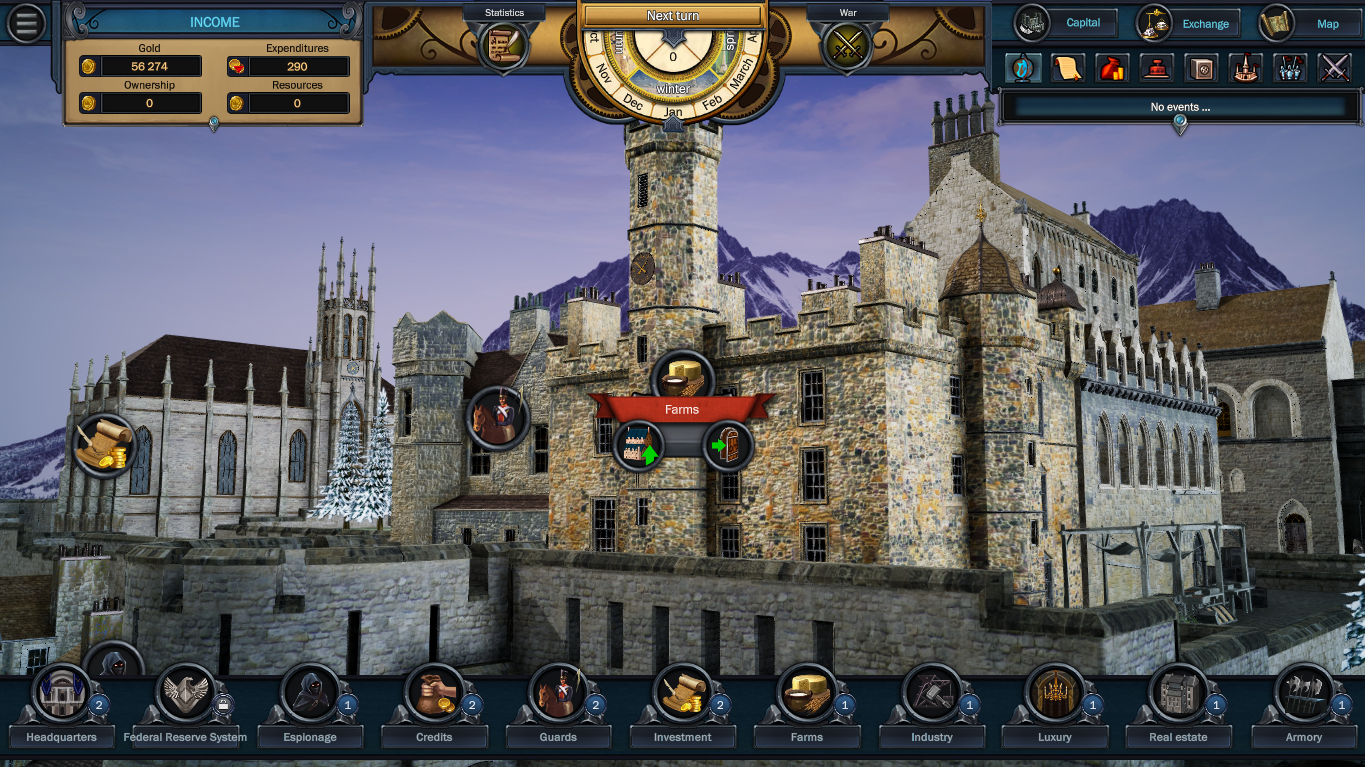Choose the Luxury building
The image size is (1365, 767).
tap(1055, 693)
